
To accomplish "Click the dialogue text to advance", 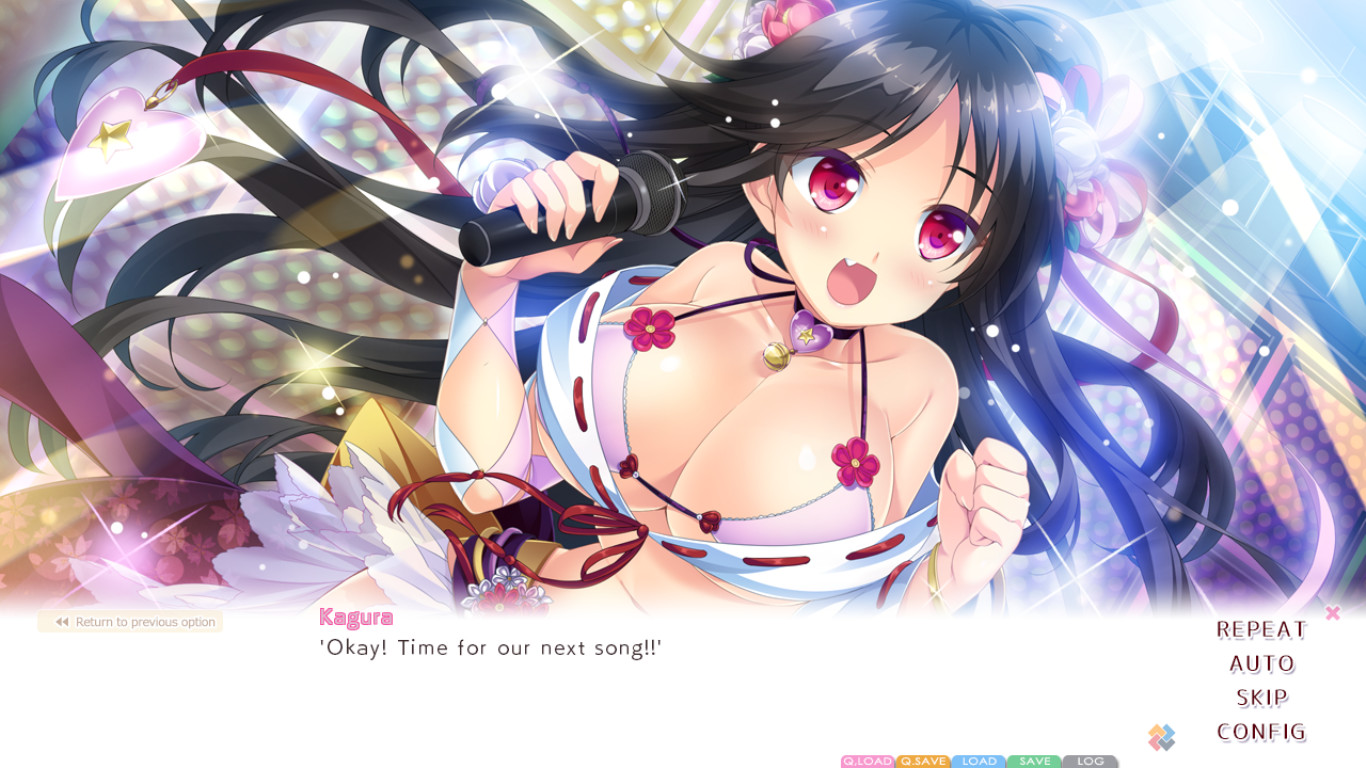I will point(490,647).
